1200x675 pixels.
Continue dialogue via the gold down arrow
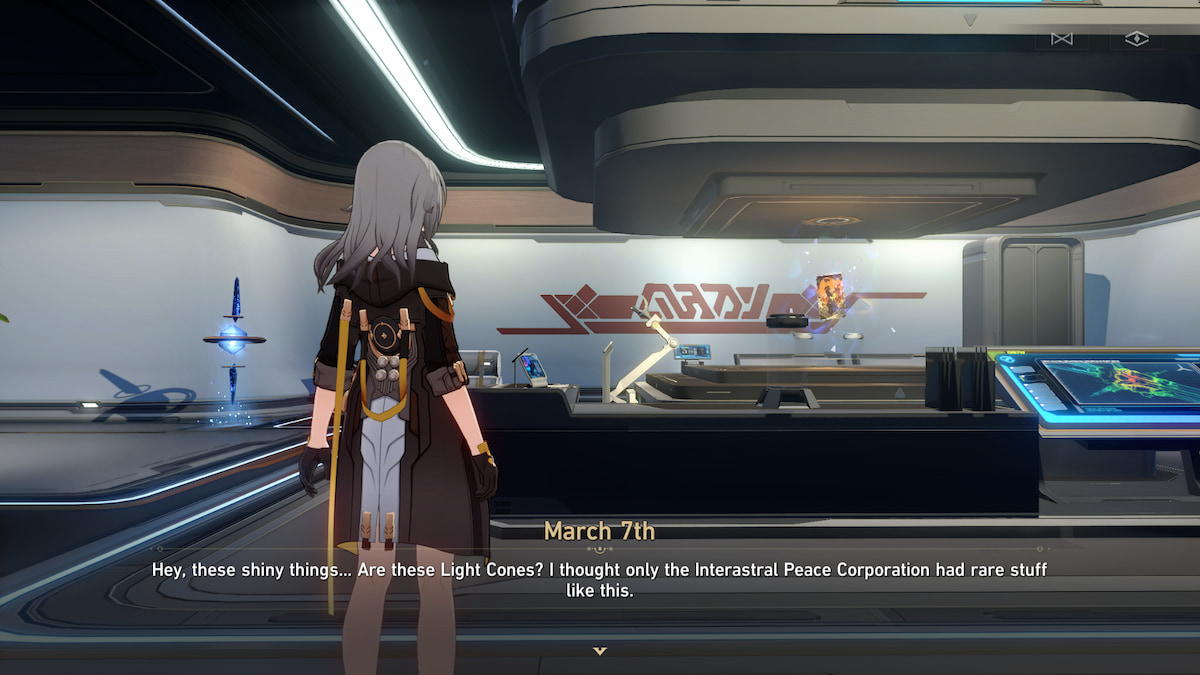[x=599, y=651]
